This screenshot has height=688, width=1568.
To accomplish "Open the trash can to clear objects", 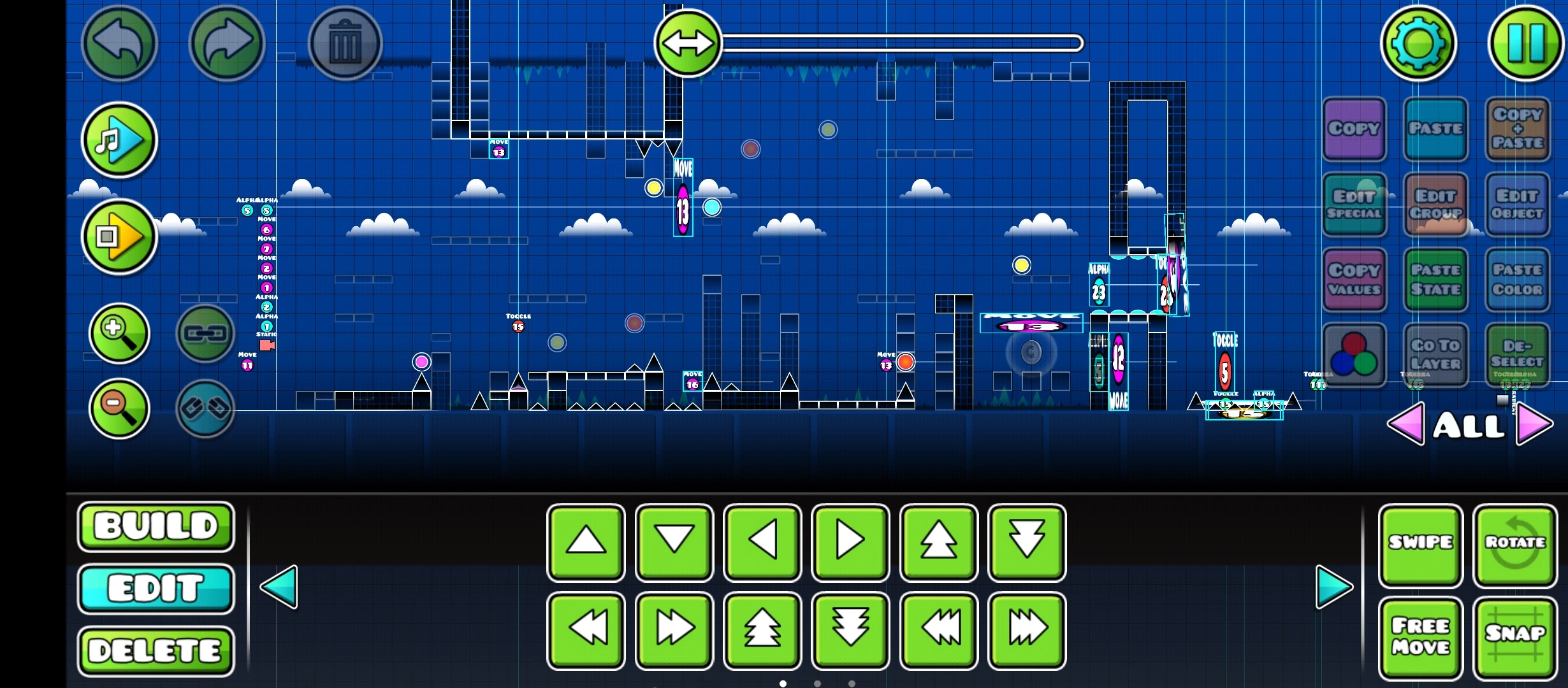I will [x=346, y=43].
